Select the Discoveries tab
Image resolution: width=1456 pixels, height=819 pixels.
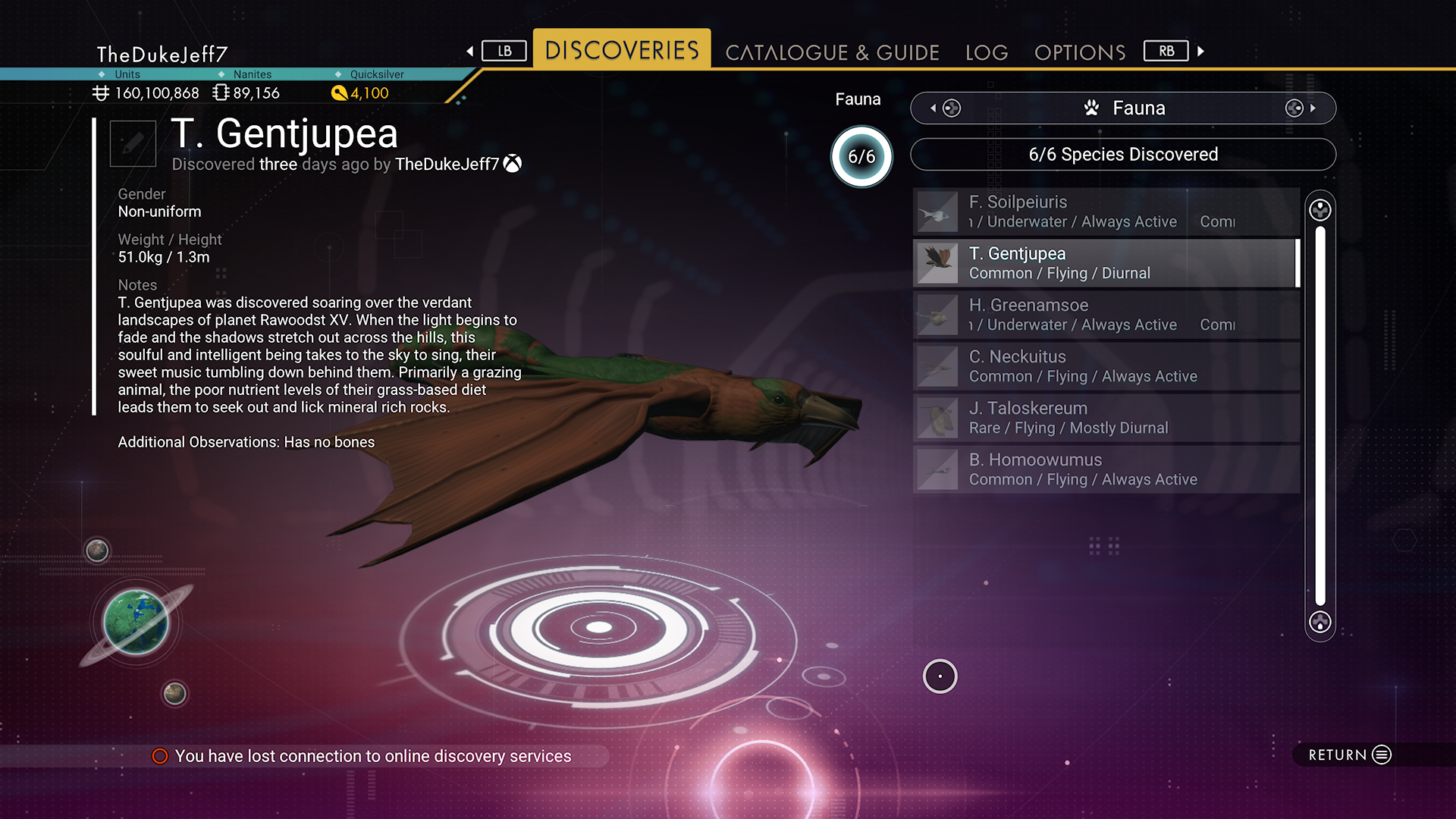[x=622, y=50]
